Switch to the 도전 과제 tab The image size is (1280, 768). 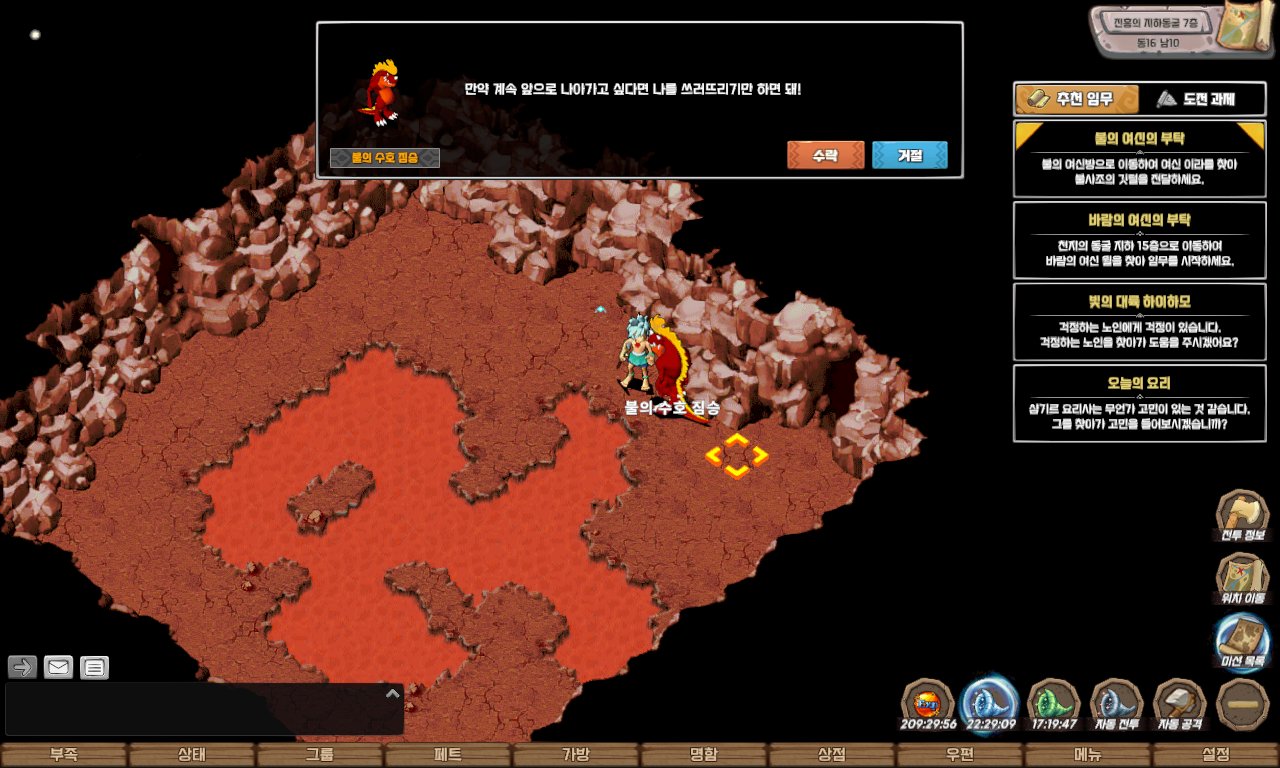pos(1195,99)
